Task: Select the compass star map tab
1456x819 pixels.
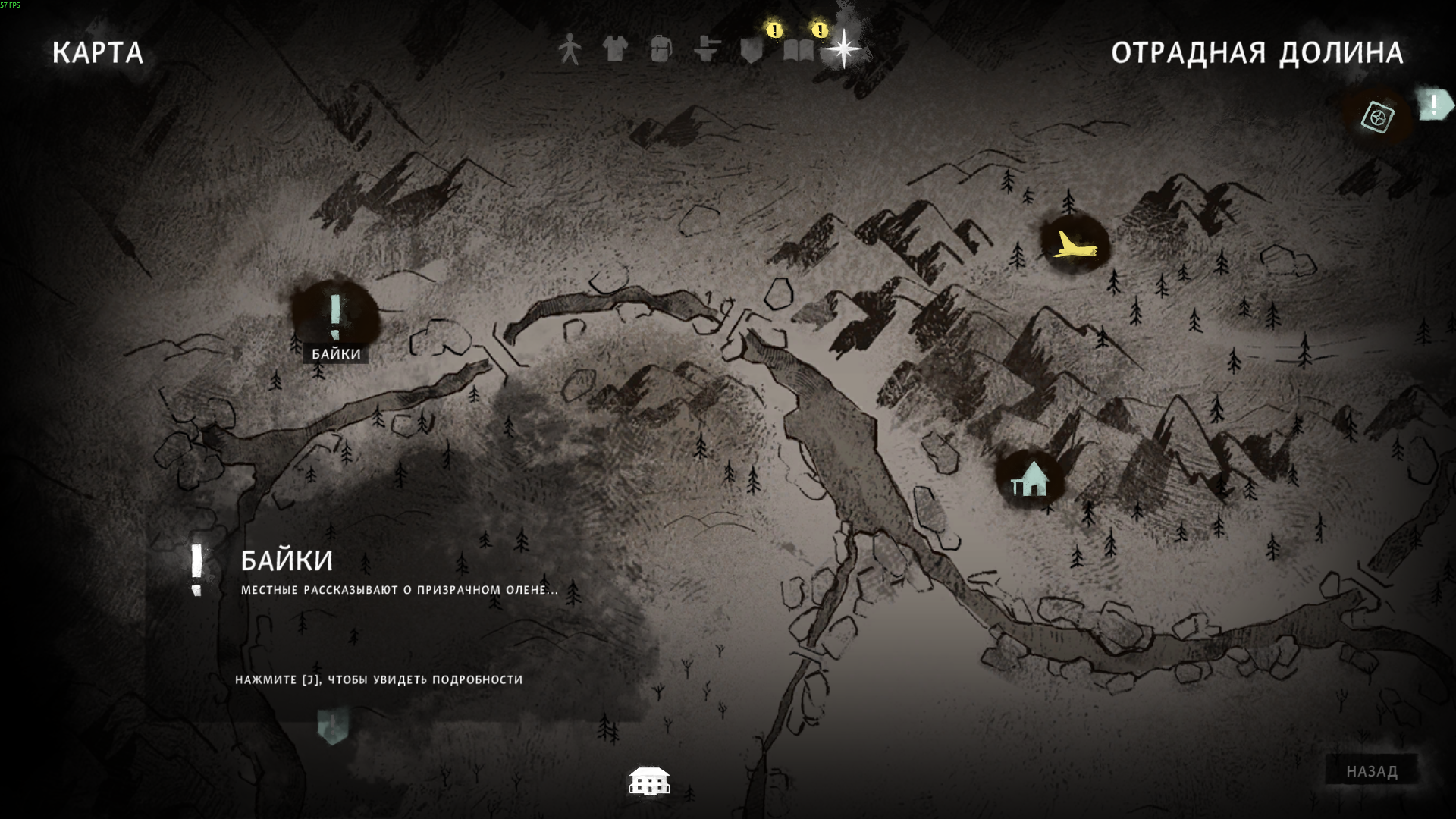Action: tap(843, 49)
